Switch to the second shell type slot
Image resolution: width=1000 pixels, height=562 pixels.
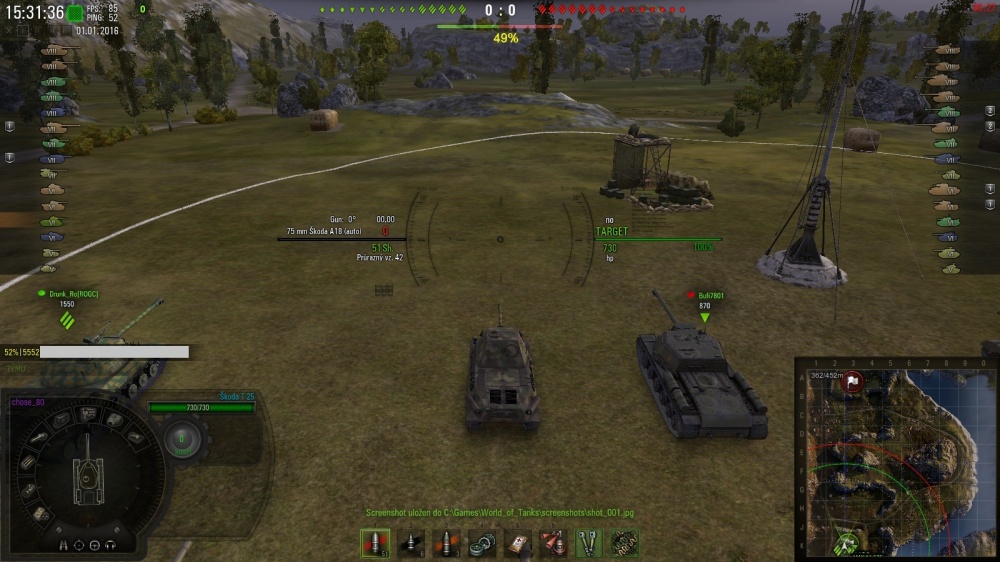click(411, 544)
